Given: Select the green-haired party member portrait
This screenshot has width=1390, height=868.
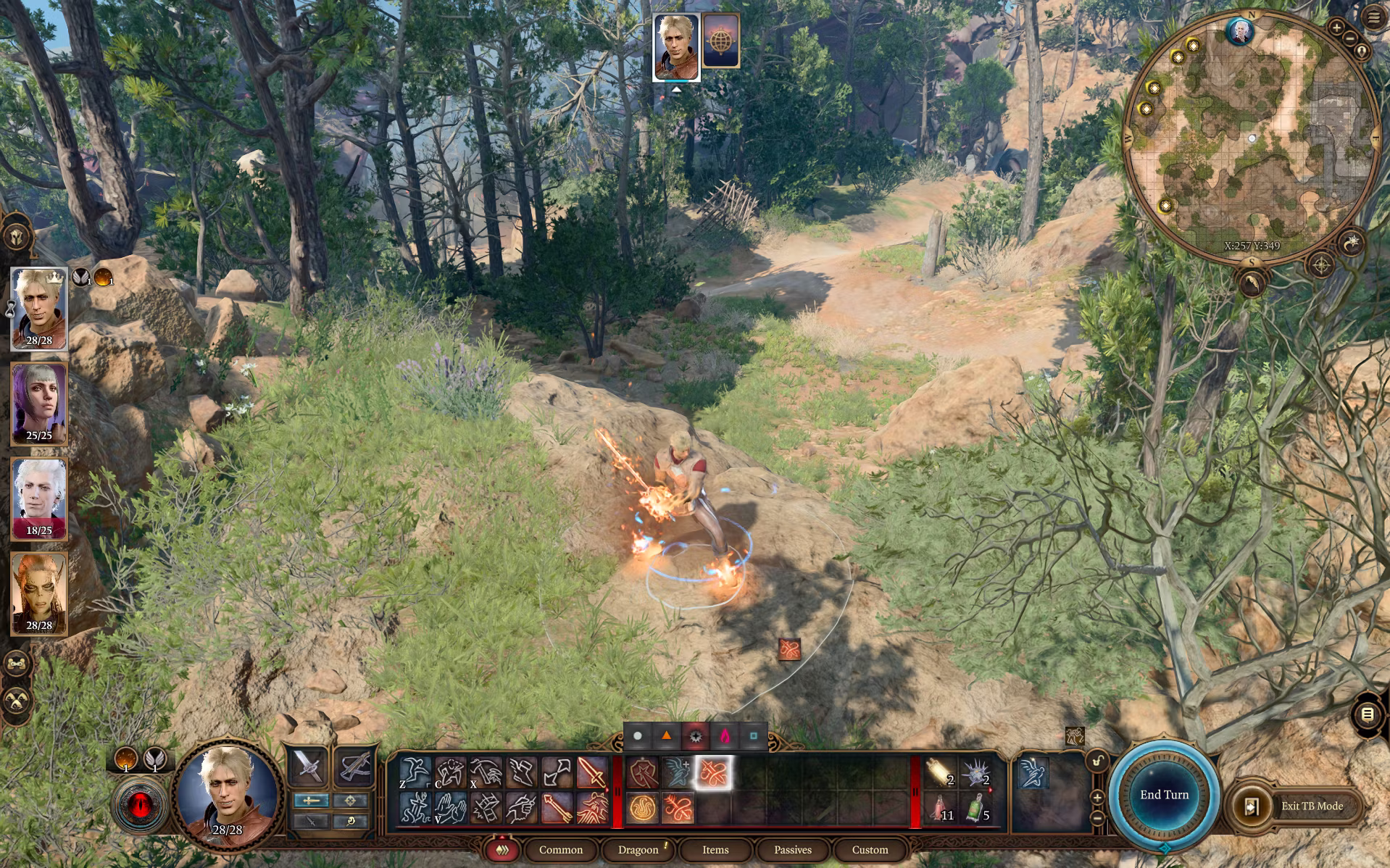Looking at the screenshot, I should click(x=39, y=404).
